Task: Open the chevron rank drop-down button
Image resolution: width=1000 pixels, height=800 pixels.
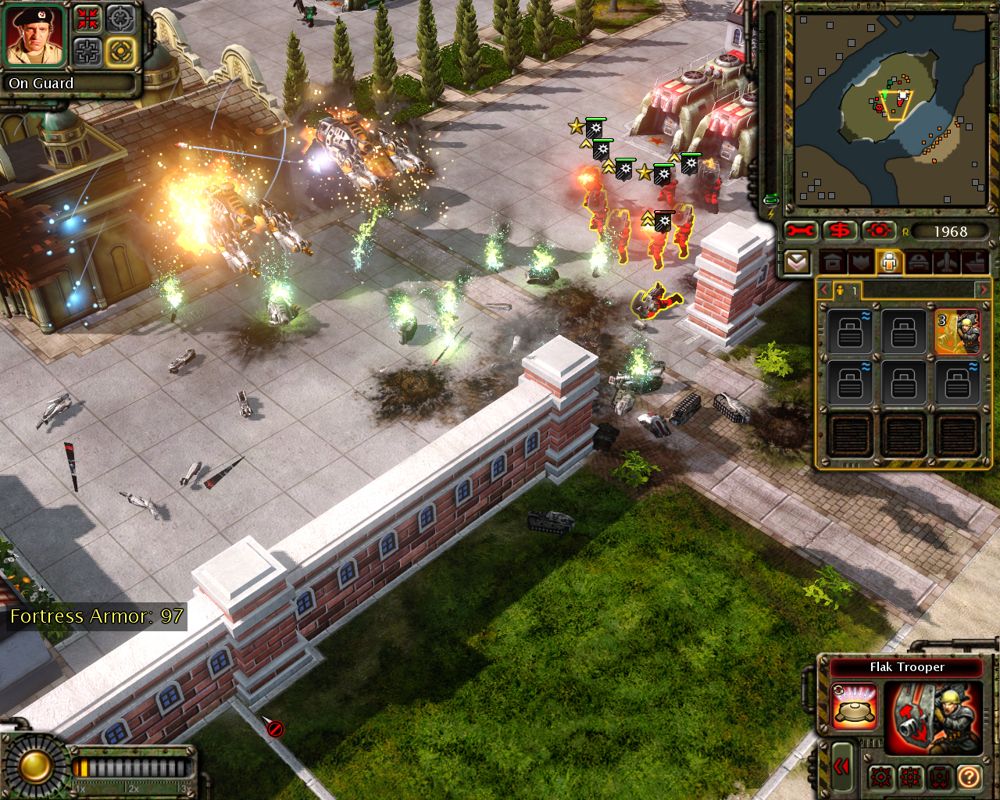Action: coord(797,262)
